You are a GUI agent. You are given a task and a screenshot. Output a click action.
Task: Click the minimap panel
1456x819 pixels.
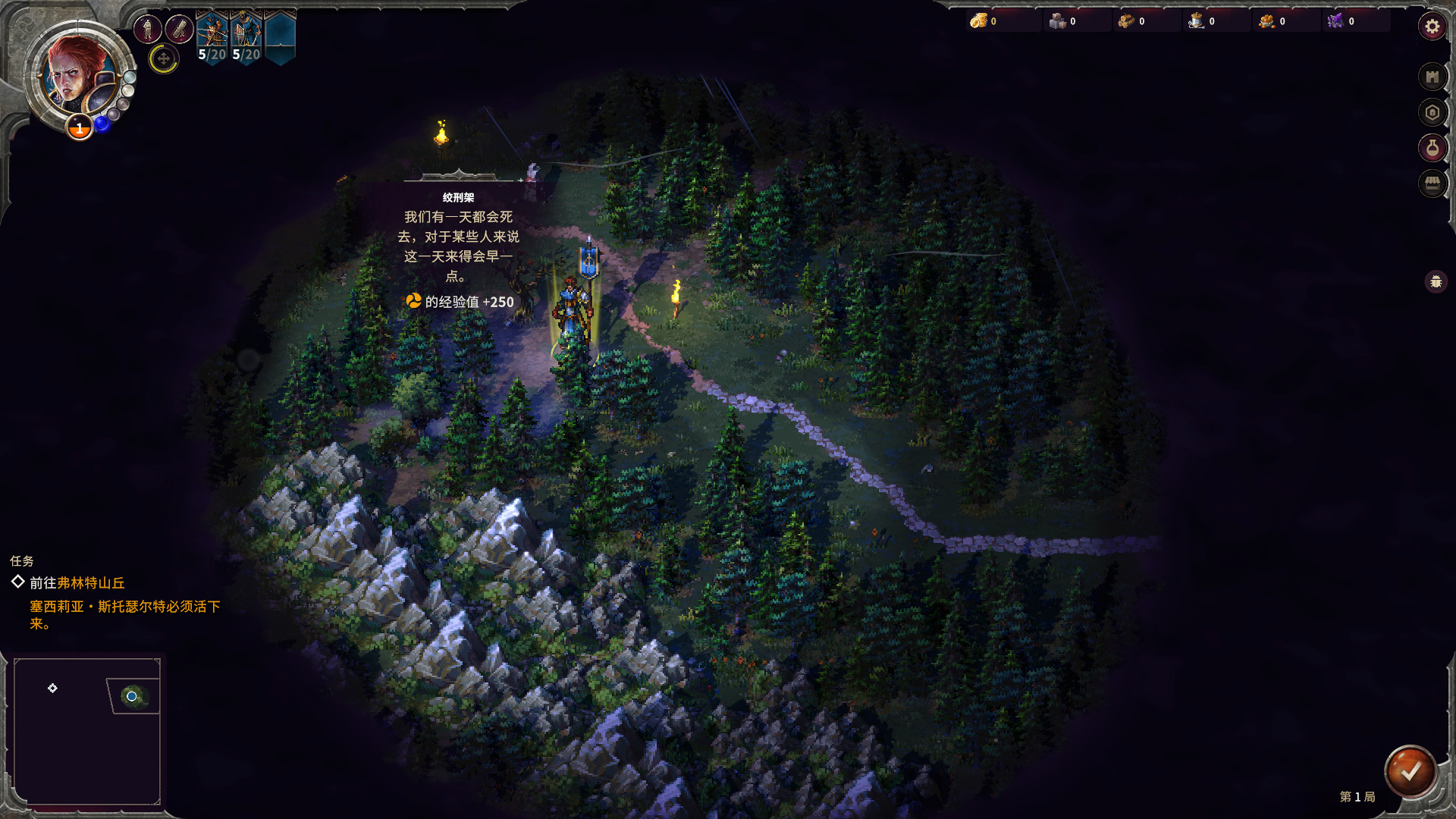click(x=87, y=731)
